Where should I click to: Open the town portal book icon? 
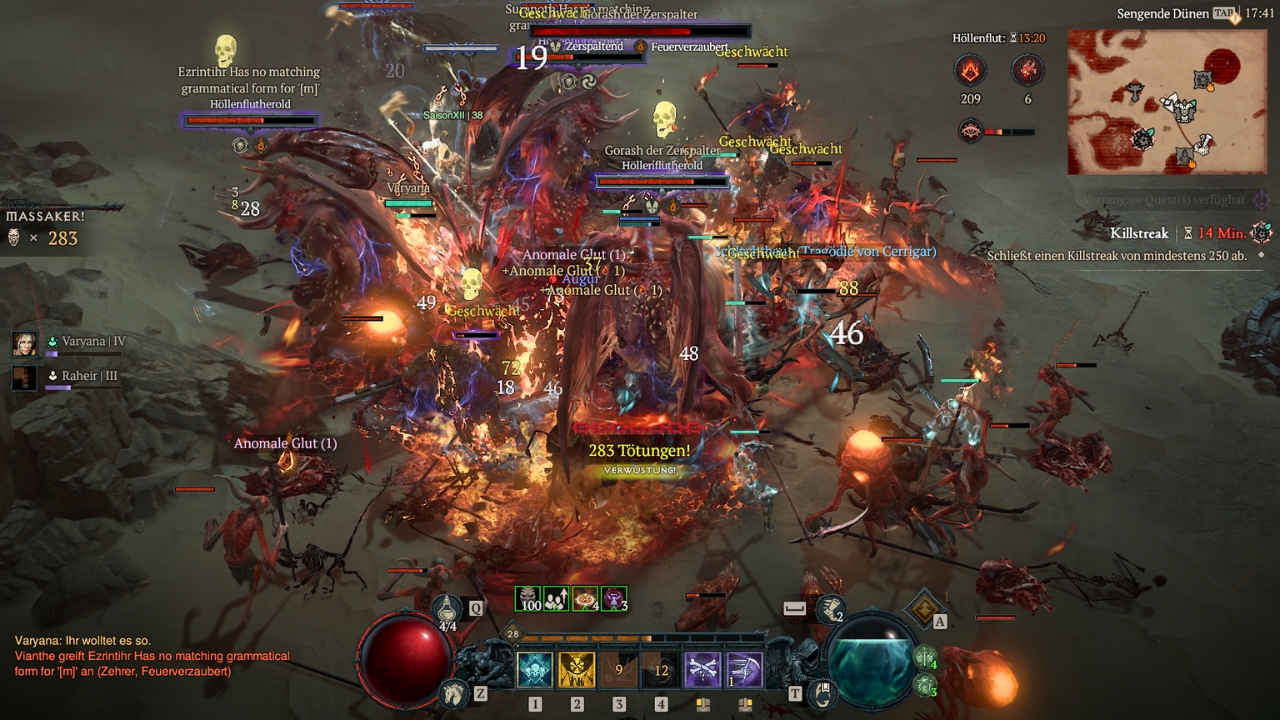coord(822,691)
